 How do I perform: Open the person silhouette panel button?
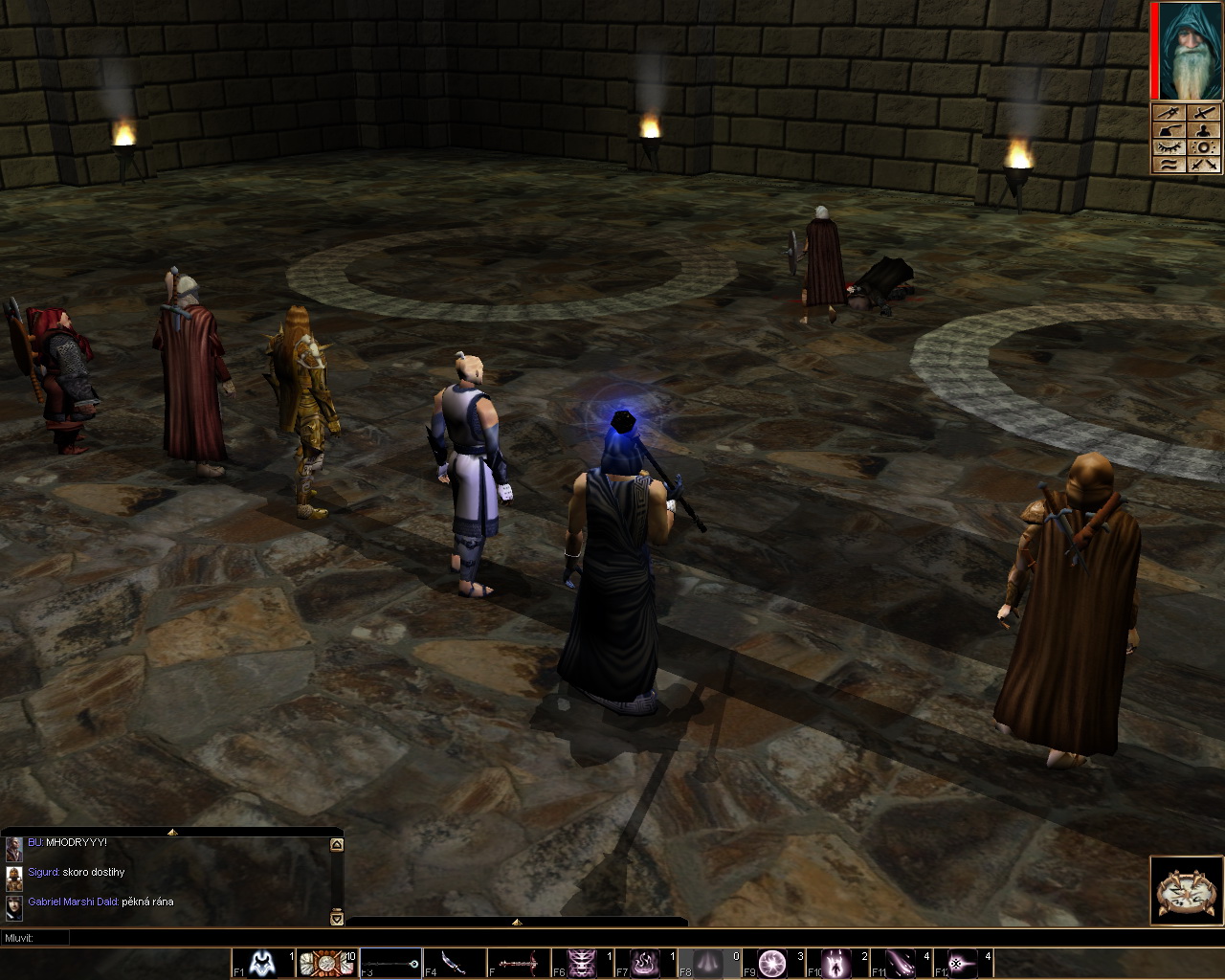(1205, 130)
